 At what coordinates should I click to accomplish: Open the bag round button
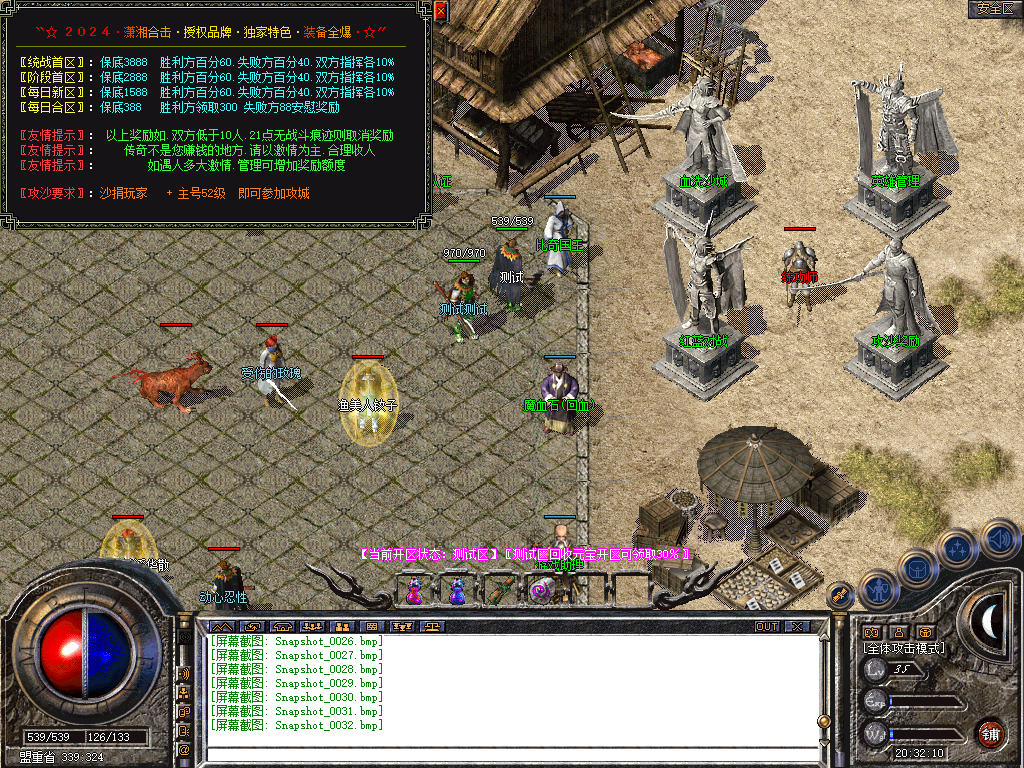point(917,568)
